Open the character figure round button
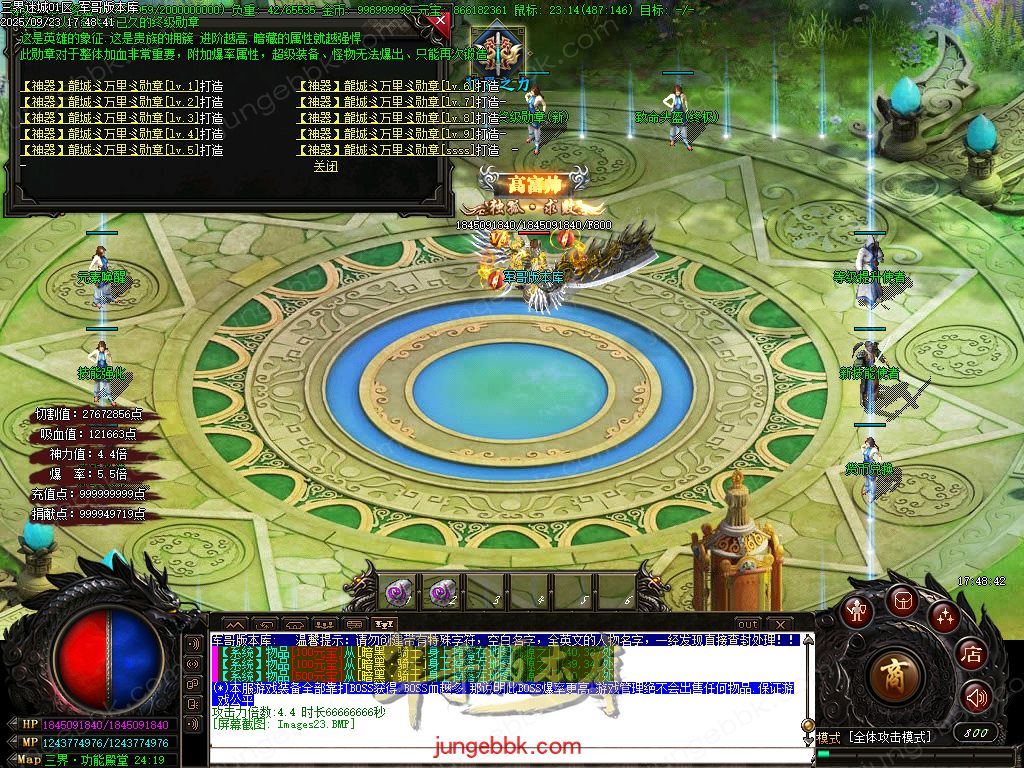The image size is (1024, 768). pyautogui.click(x=856, y=611)
